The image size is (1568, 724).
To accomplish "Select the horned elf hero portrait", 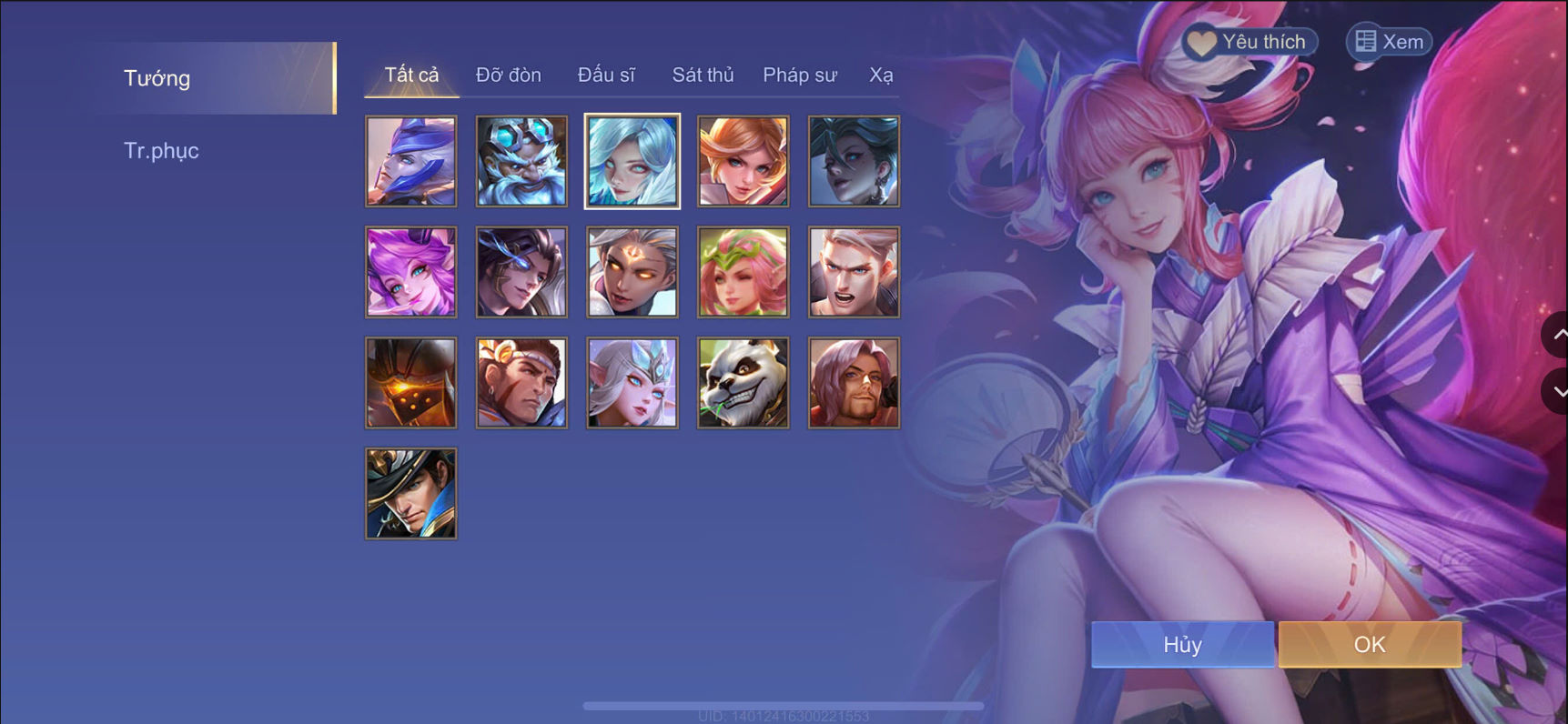I will tap(632, 382).
